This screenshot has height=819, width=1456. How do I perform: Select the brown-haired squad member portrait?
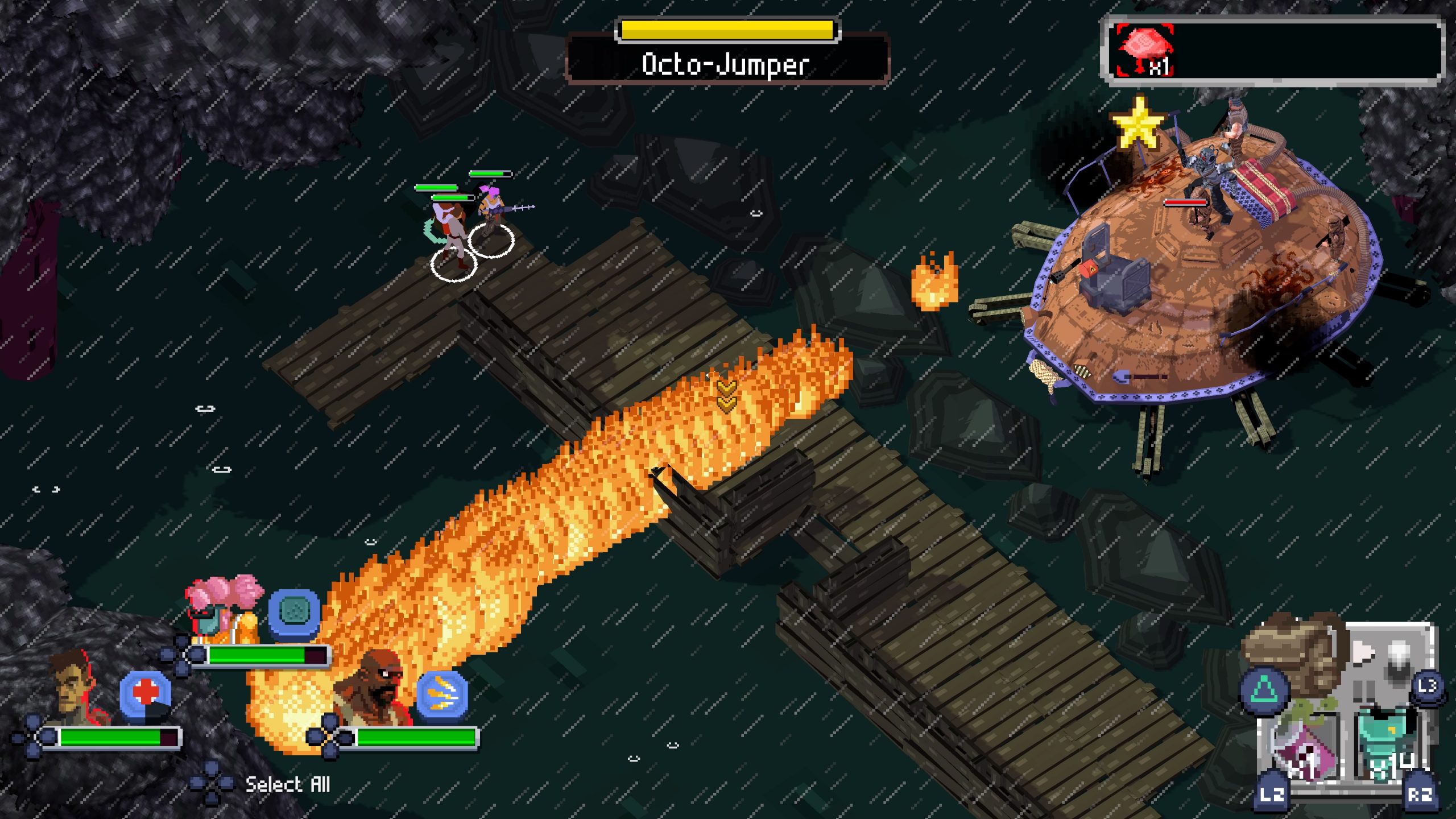[75, 689]
